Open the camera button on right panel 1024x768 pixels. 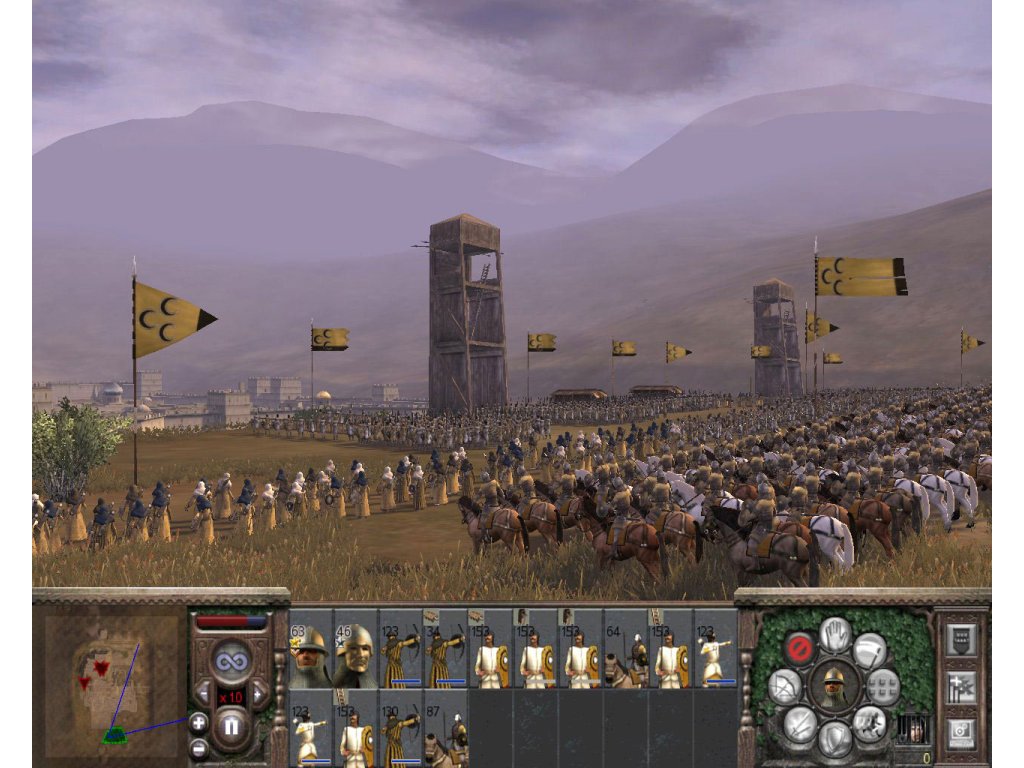(x=961, y=732)
